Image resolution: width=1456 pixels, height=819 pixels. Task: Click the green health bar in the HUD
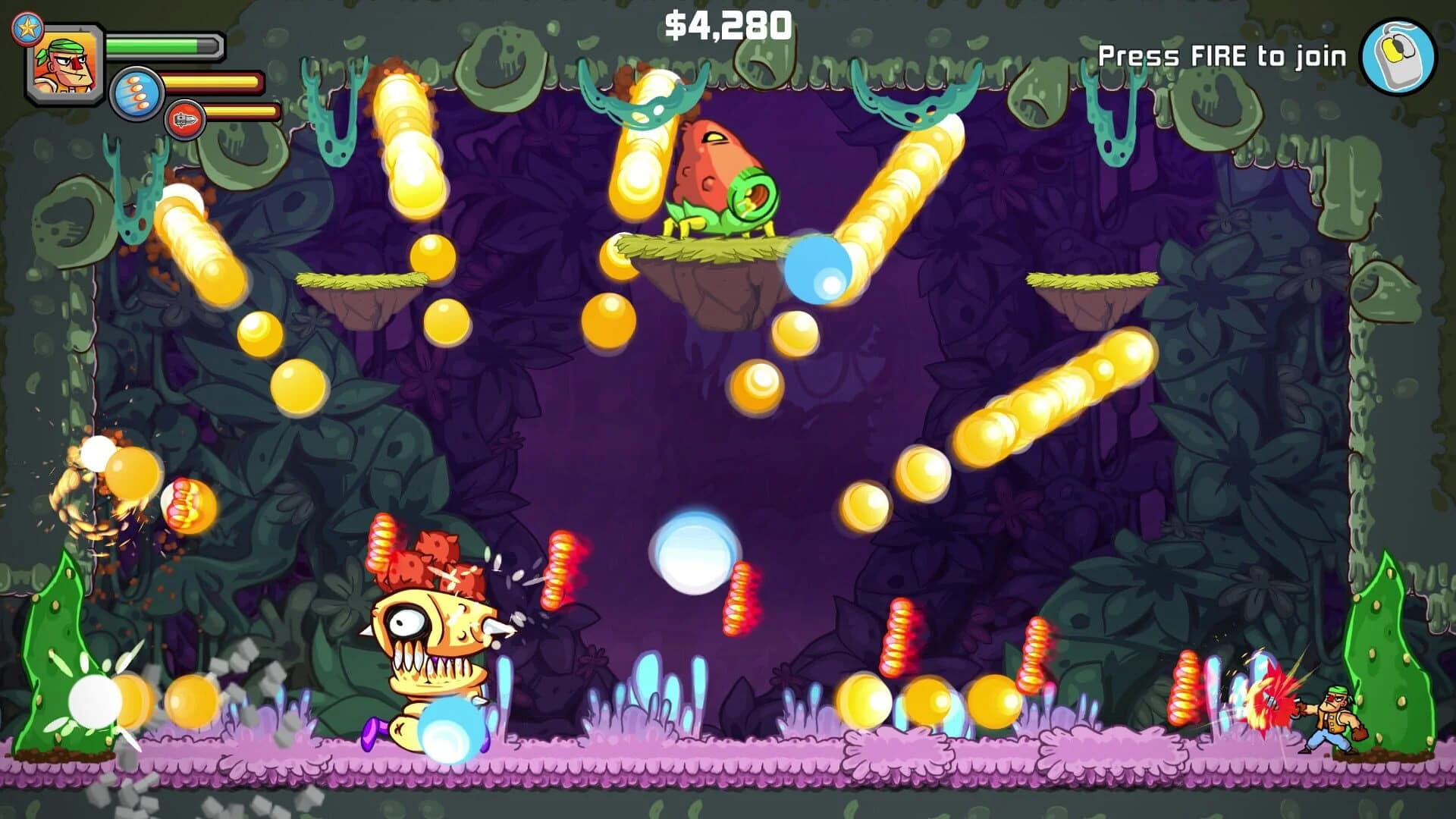159,44
